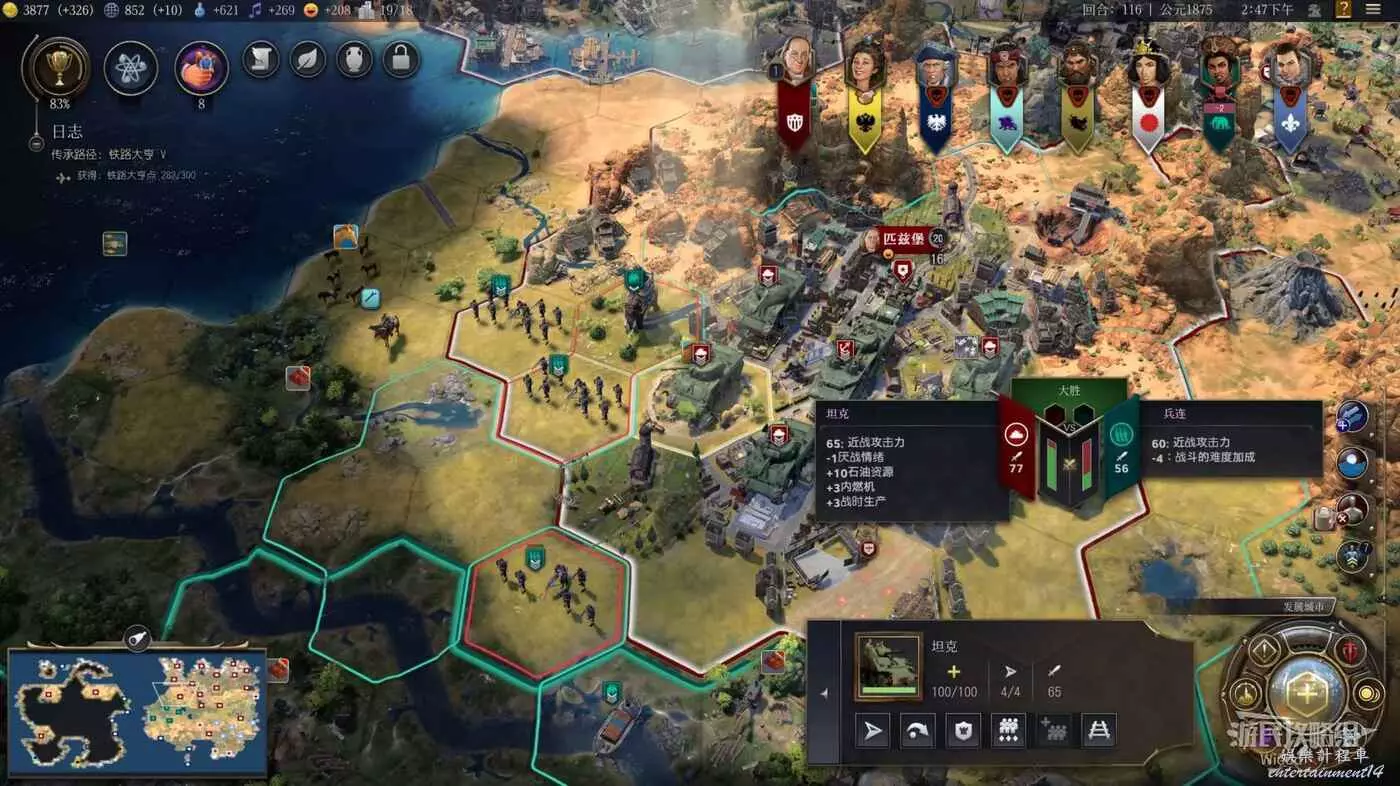Open the scroll policies icon
This screenshot has width=1400, height=786.
[x=260, y=59]
